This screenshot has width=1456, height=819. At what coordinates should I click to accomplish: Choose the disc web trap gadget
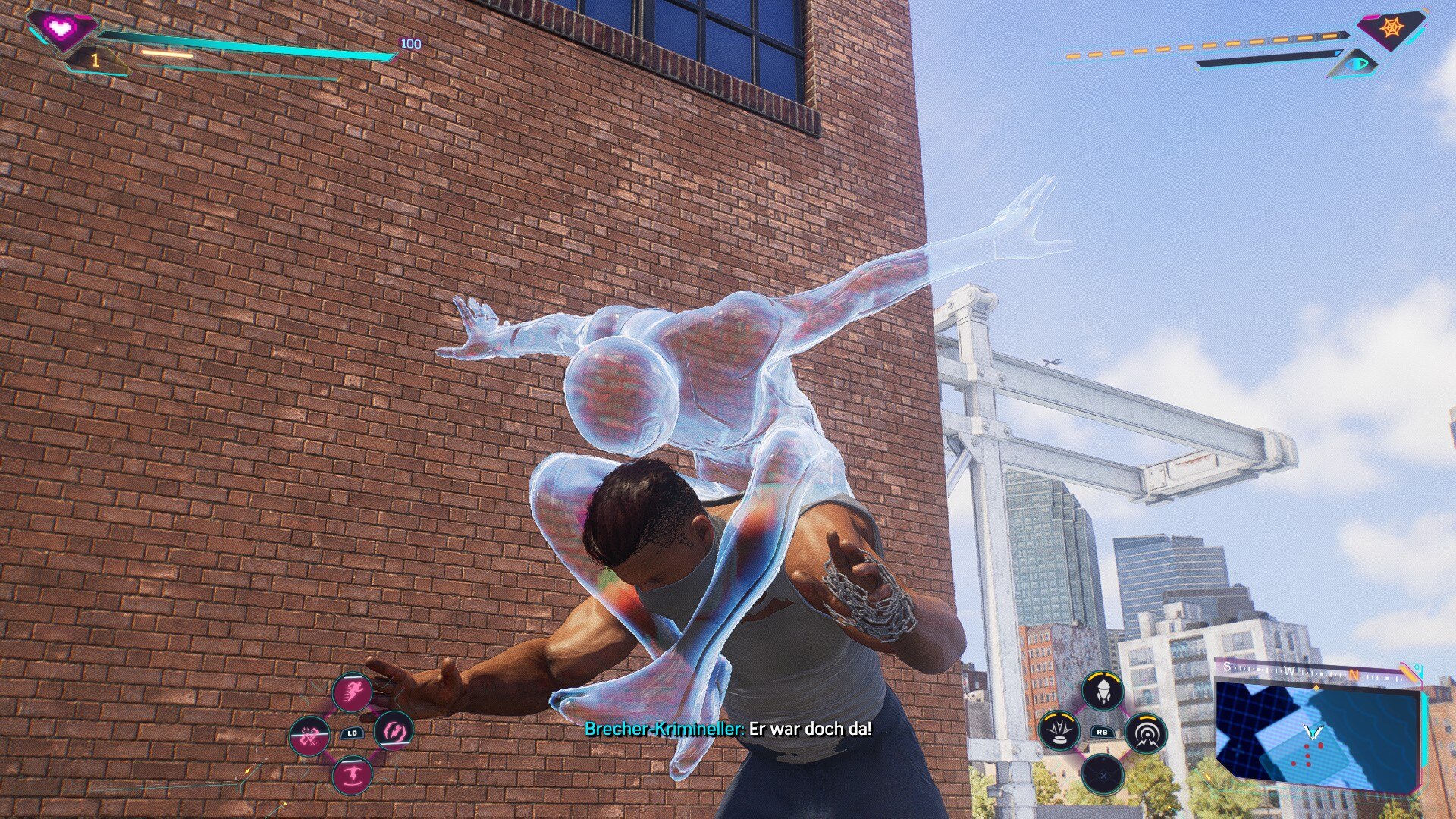[1059, 731]
